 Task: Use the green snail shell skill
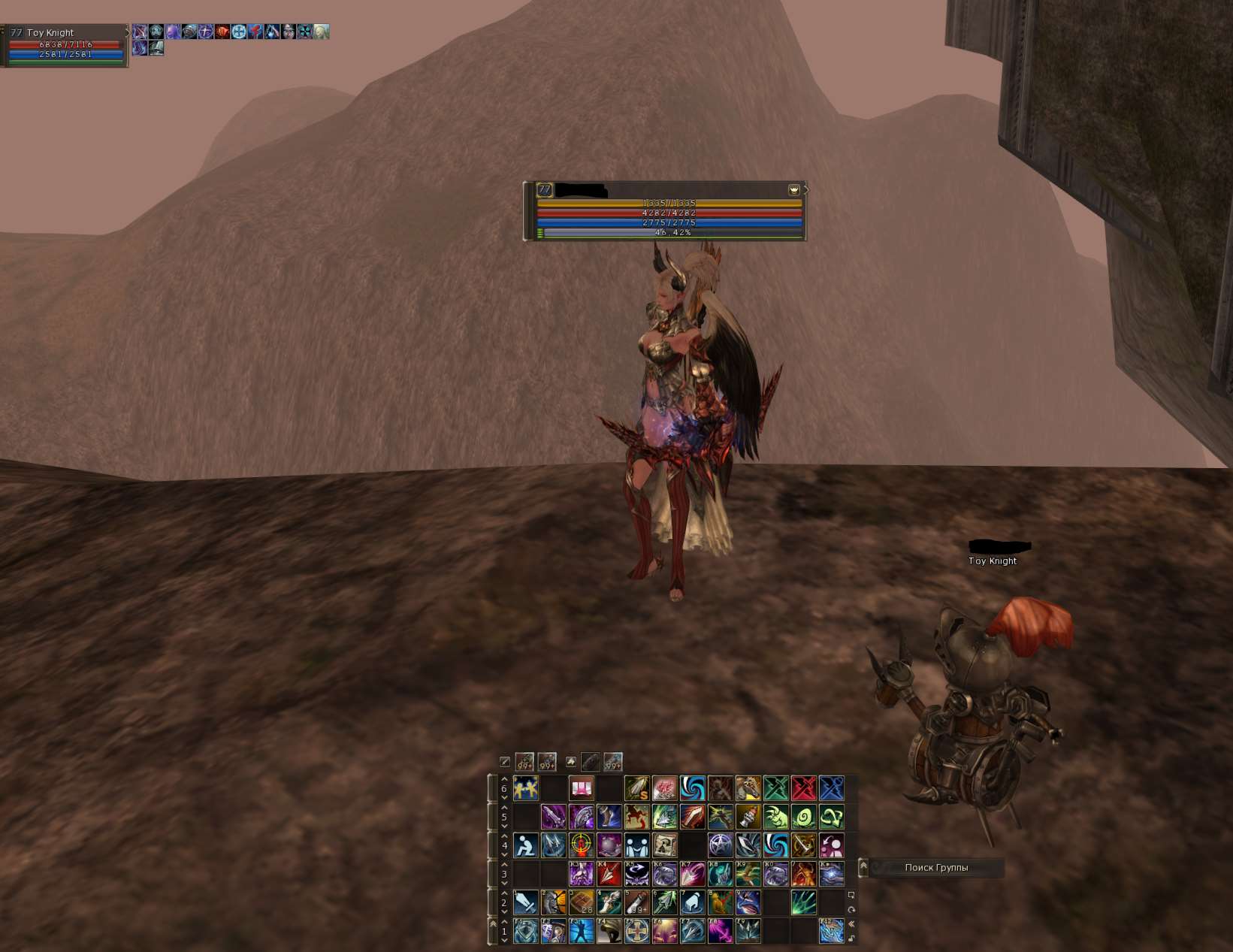click(803, 817)
